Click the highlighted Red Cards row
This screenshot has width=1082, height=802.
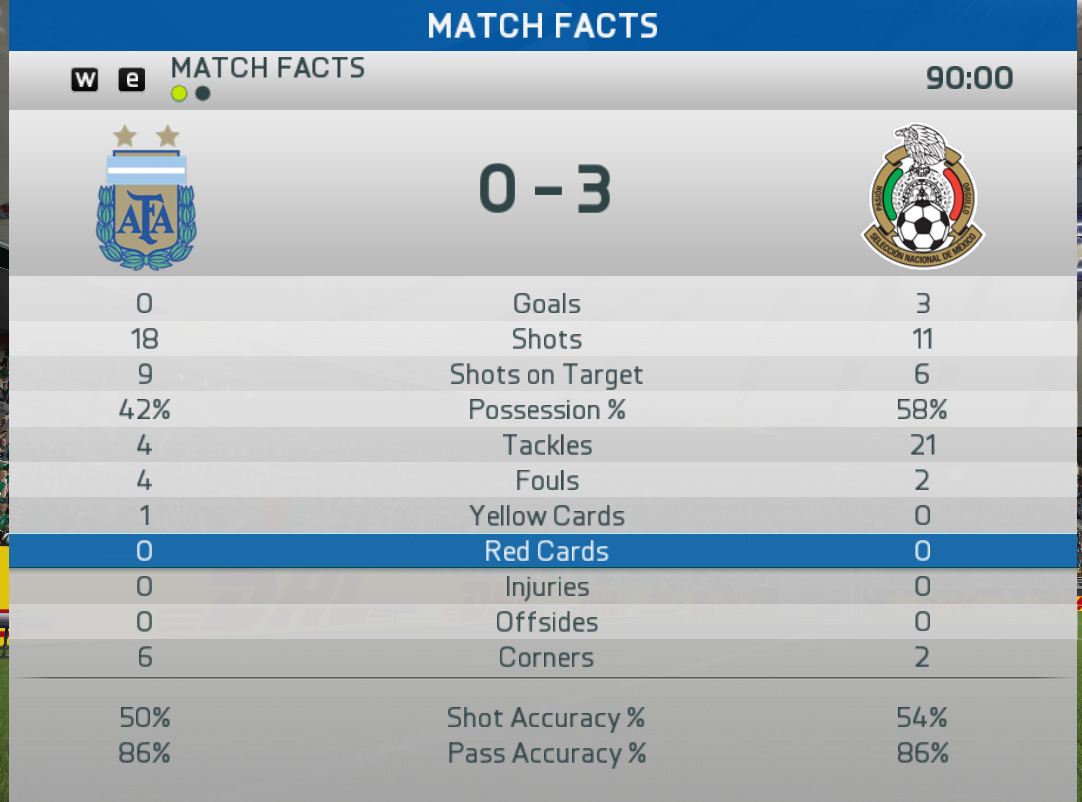click(x=546, y=551)
